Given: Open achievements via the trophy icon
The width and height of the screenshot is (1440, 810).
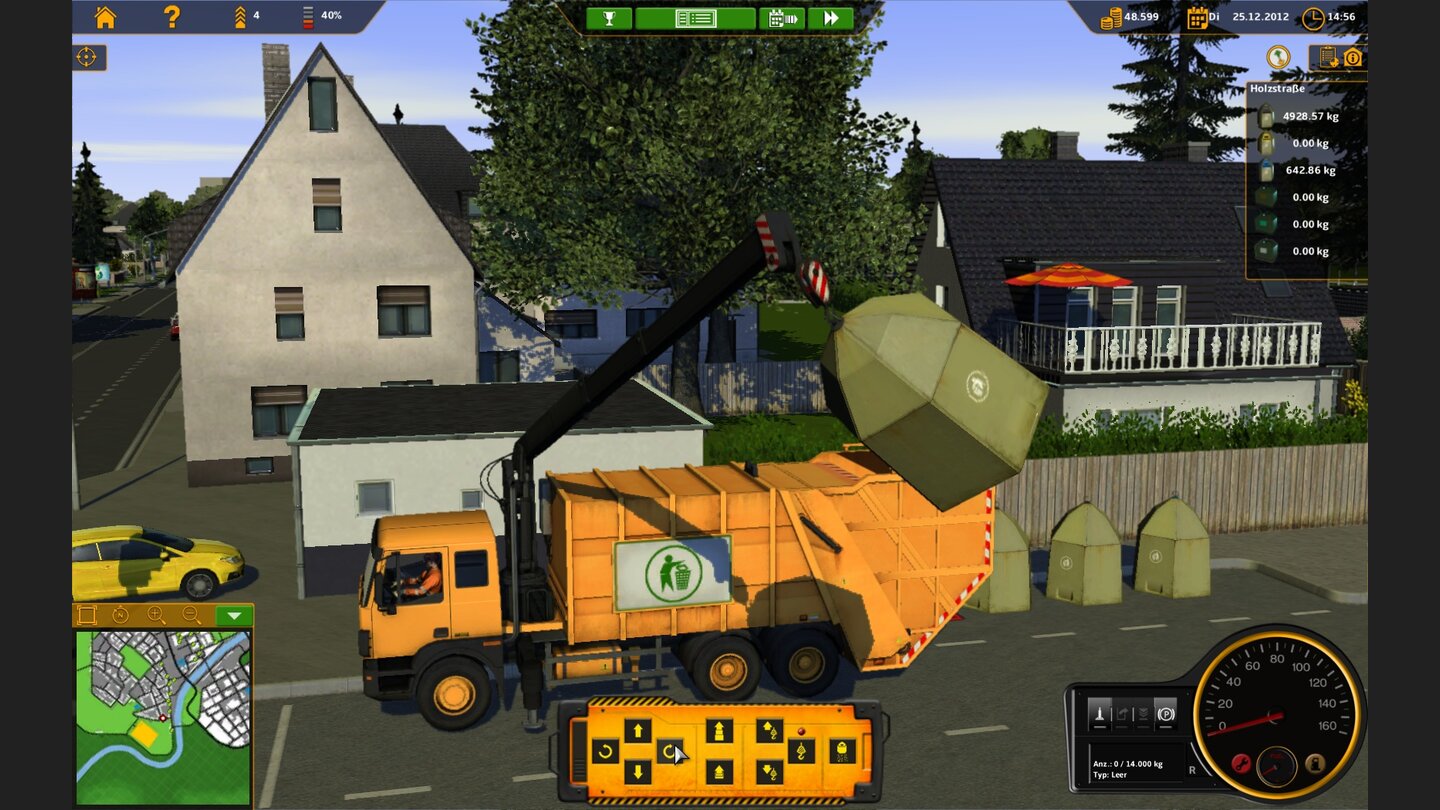Looking at the screenshot, I should coord(611,17).
